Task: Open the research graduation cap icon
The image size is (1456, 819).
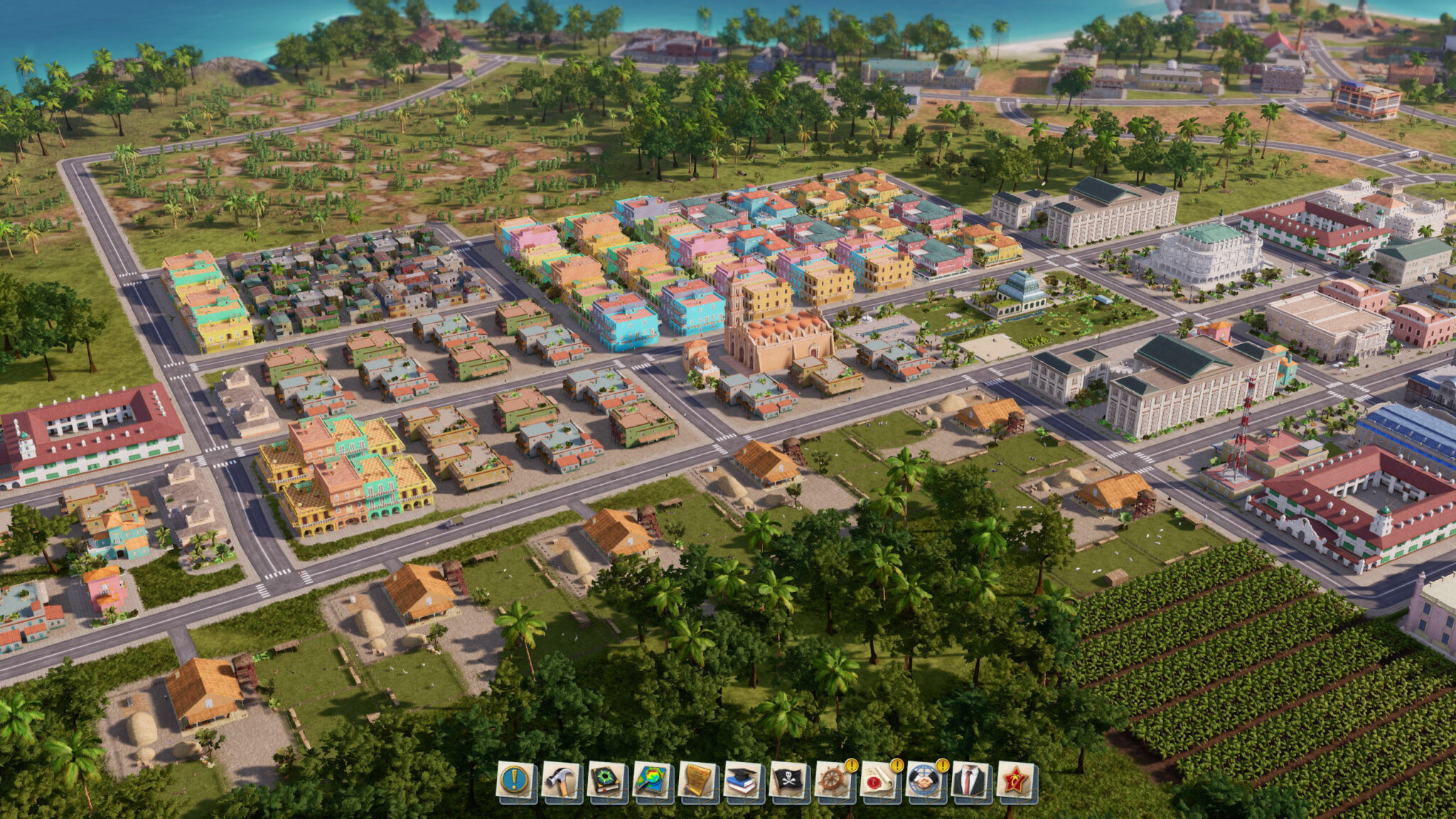Action: [x=744, y=781]
